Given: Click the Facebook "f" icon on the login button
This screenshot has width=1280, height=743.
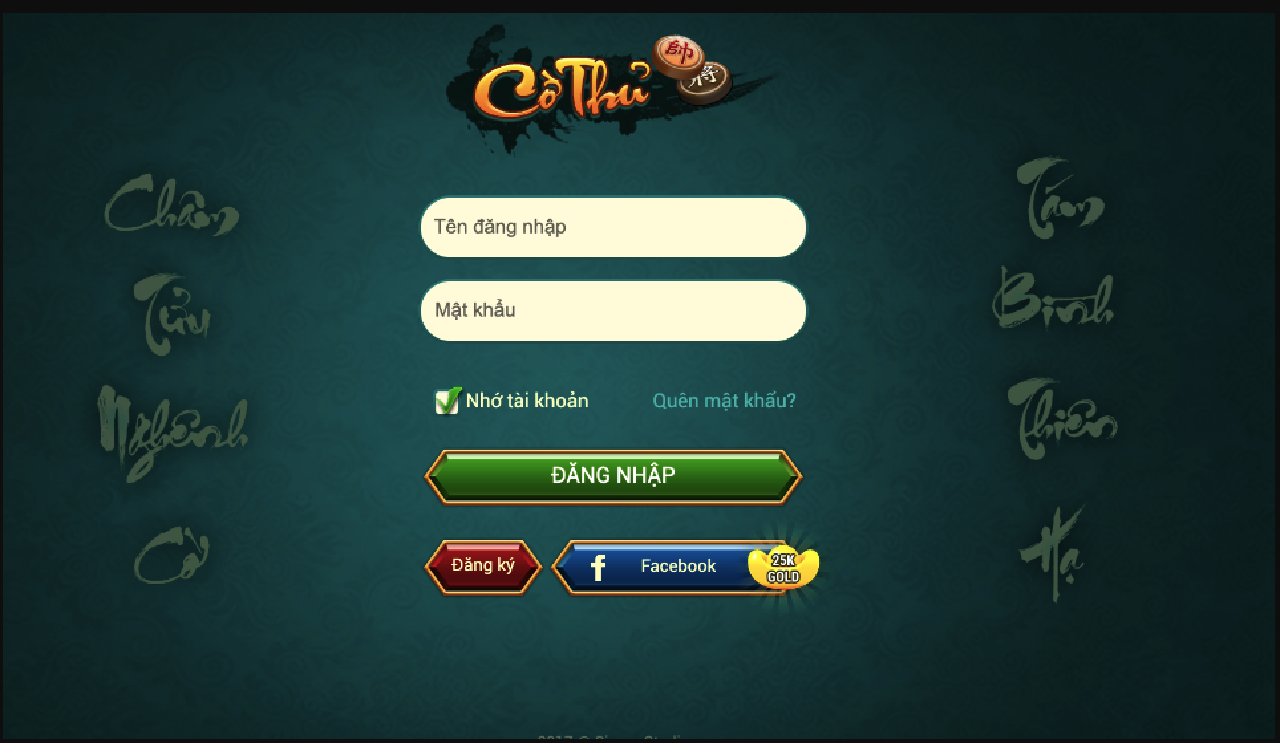Looking at the screenshot, I should pos(597,566).
